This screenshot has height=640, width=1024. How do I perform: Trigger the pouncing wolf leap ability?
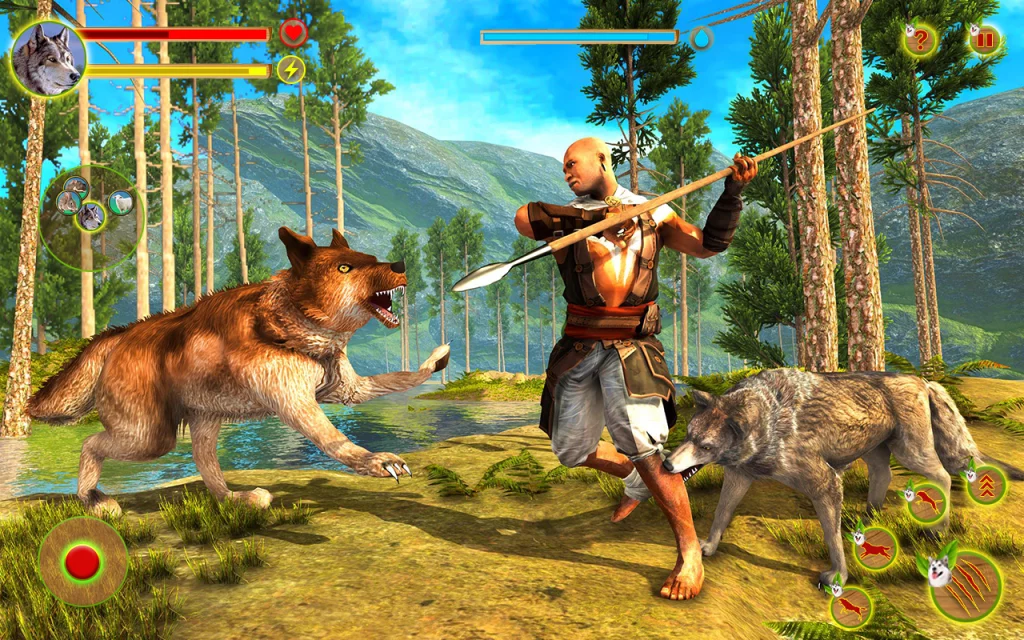click(x=927, y=503)
